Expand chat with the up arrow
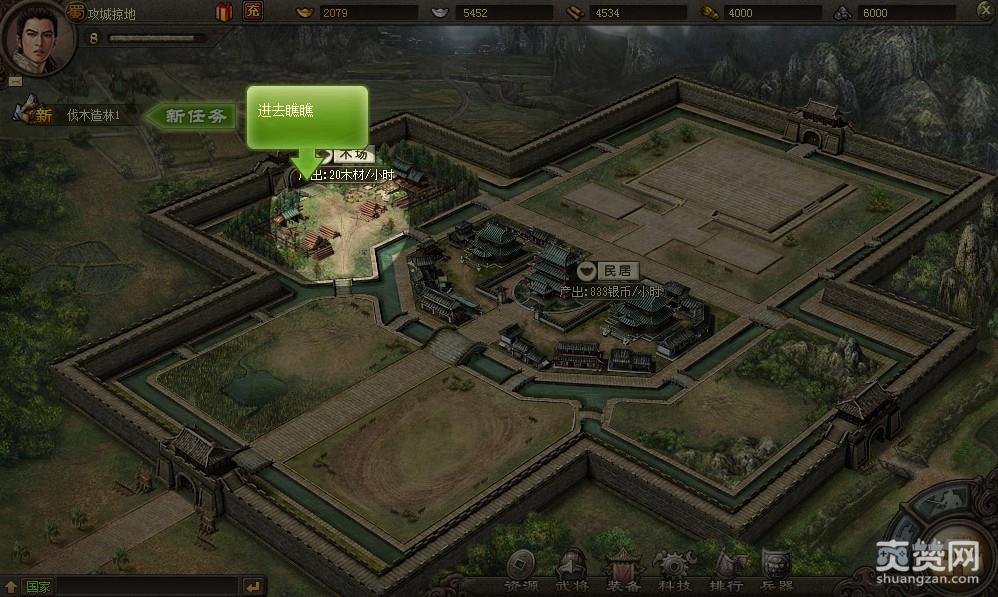The image size is (998, 597). click(x=10, y=586)
